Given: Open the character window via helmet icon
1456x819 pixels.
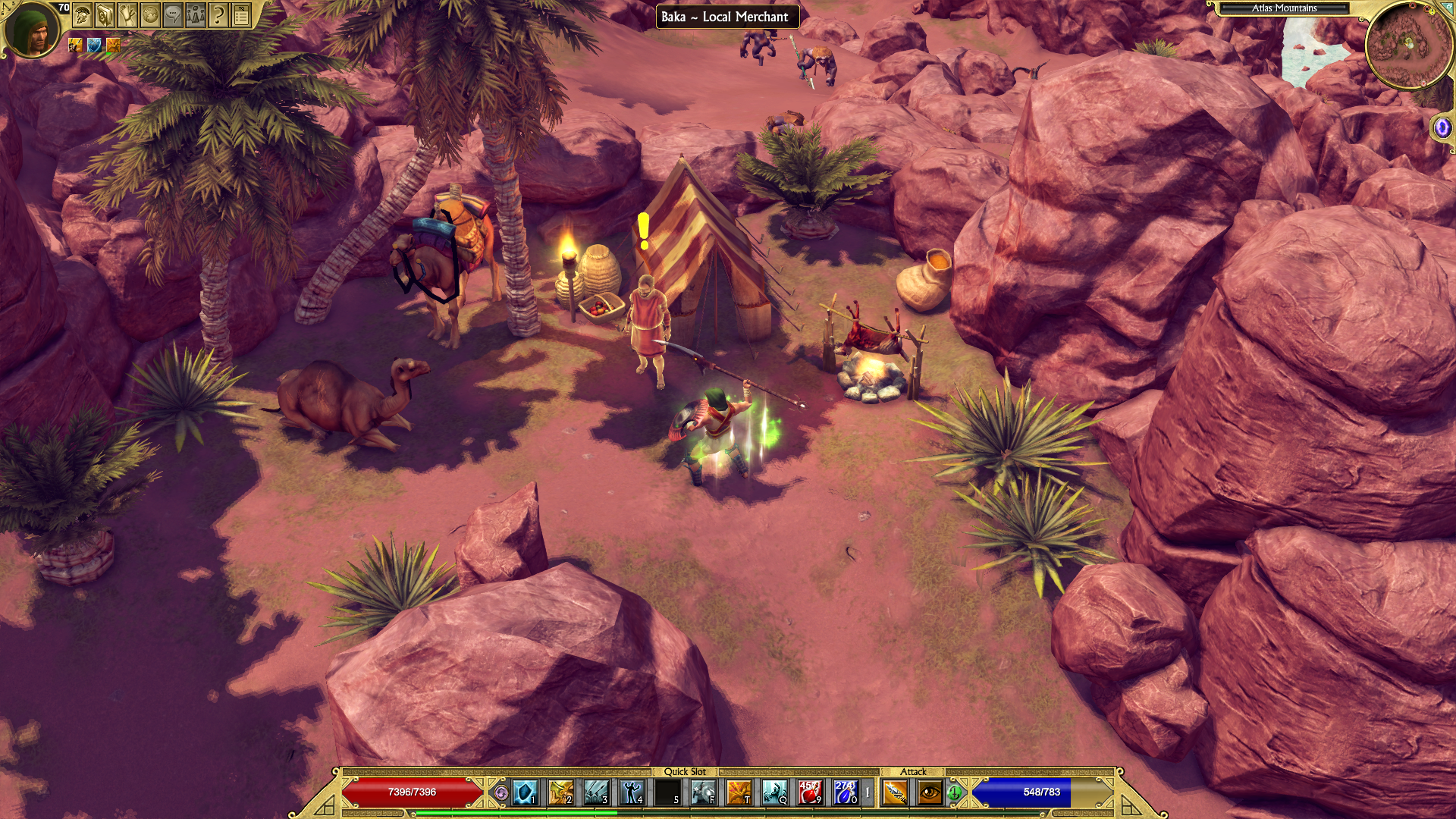Looking at the screenshot, I should pyautogui.click(x=82, y=15).
